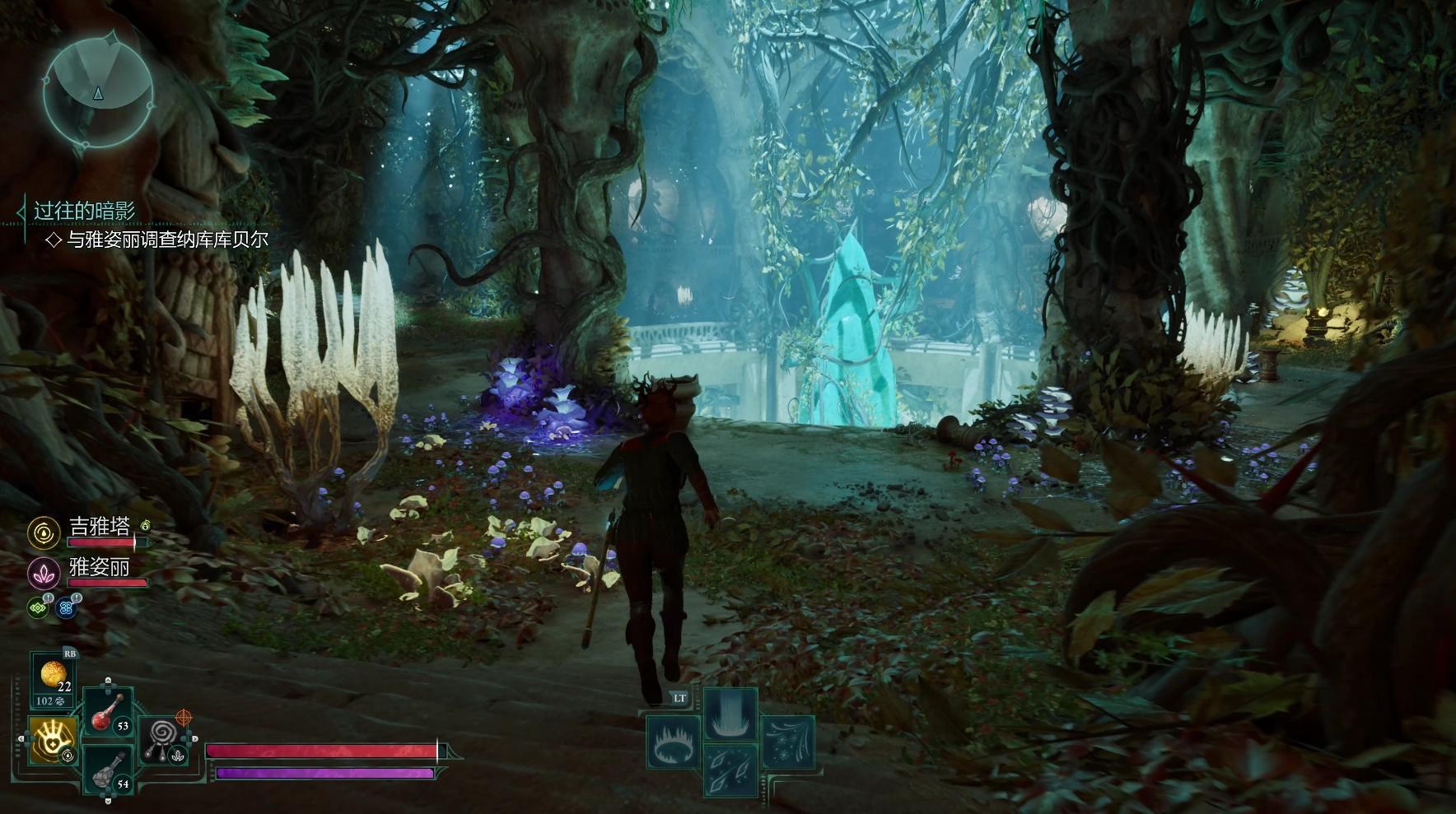Open the circular minimap

tap(98, 92)
